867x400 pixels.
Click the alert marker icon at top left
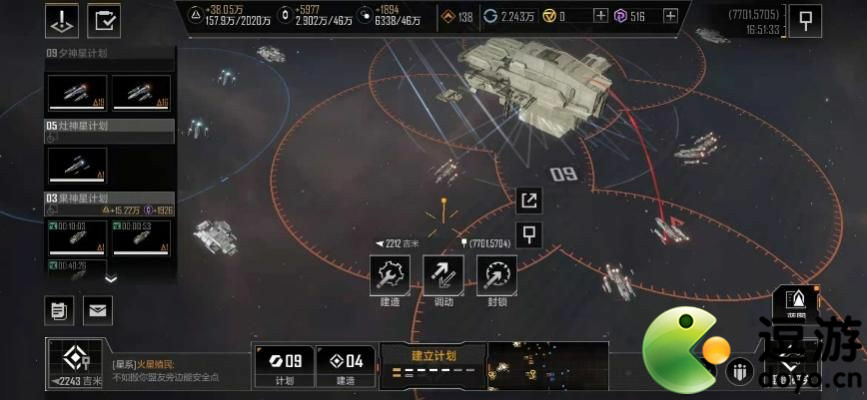click(62, 19)
